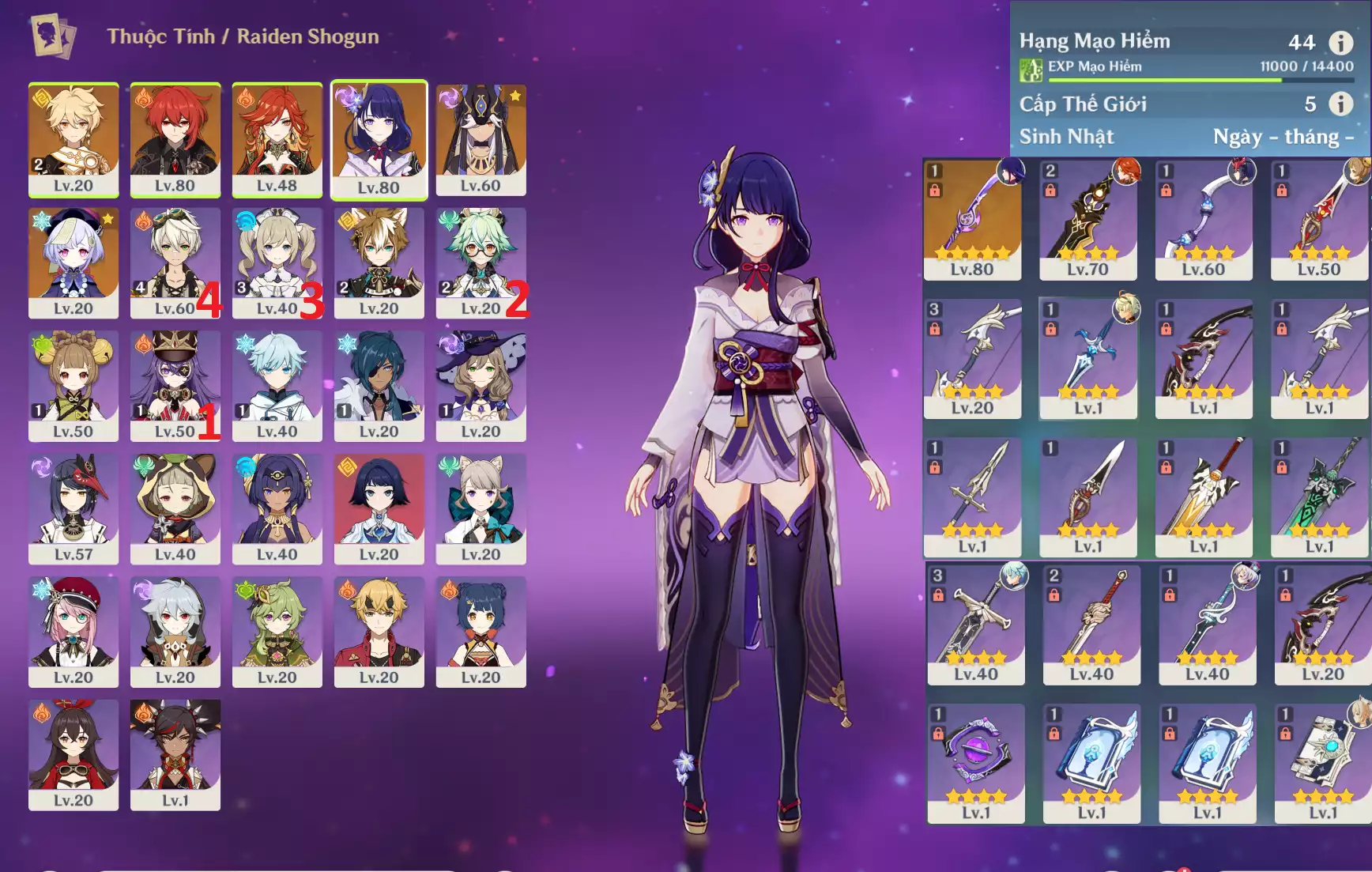This screenshot has width=1372, height=872.
Task: Pick Sucrose's character card
Action: coord(481,262)
